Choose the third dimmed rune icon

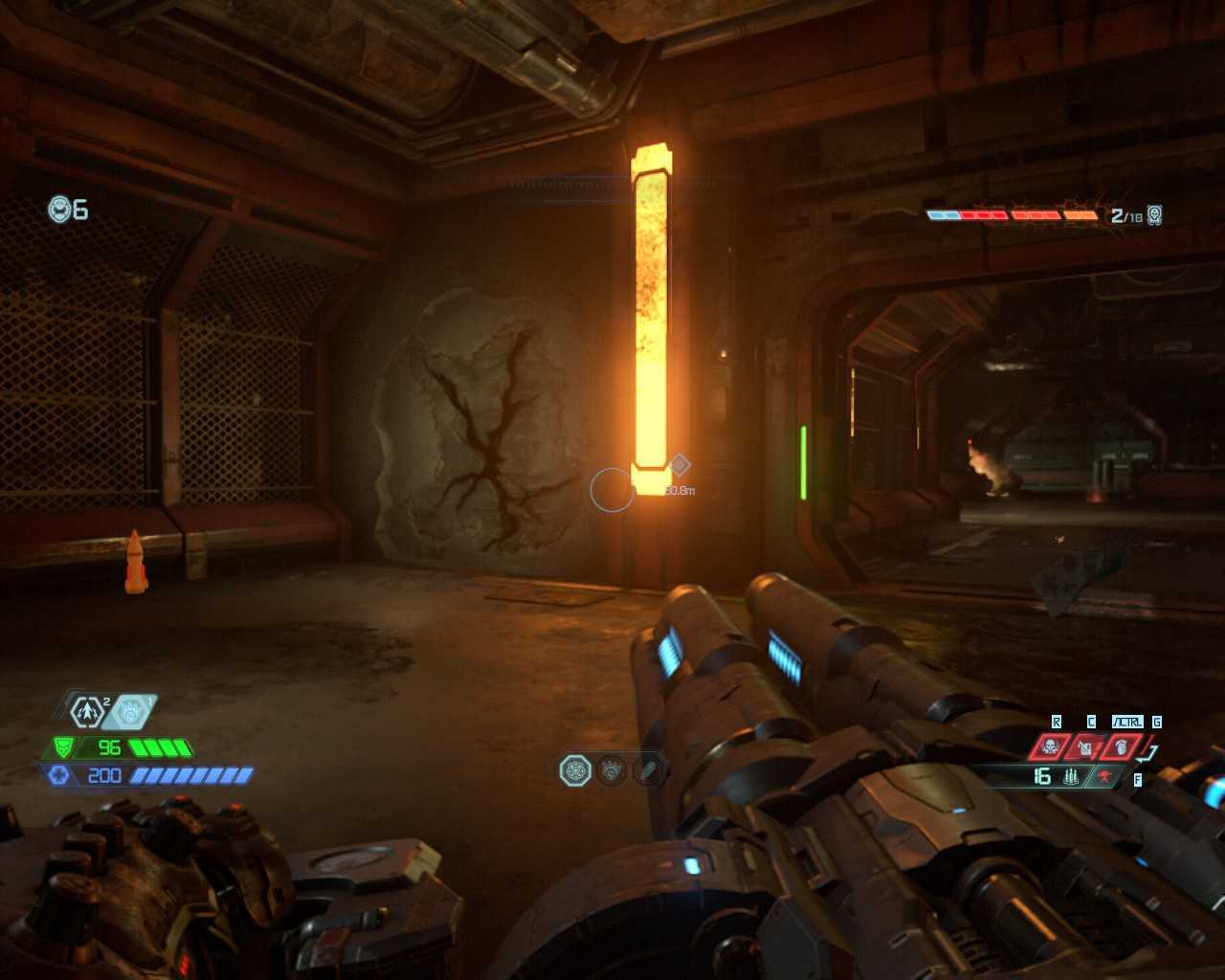648,769
